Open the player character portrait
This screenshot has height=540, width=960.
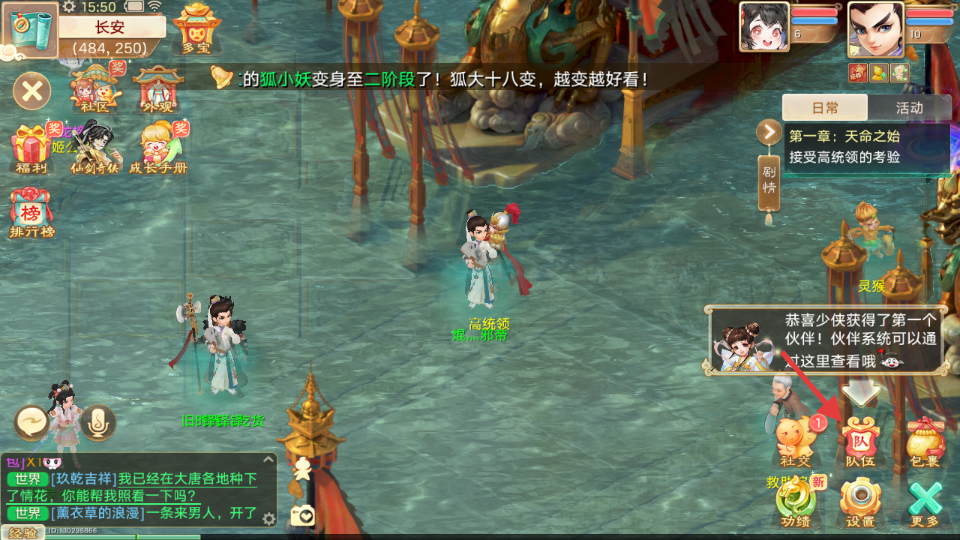[875, 27]
